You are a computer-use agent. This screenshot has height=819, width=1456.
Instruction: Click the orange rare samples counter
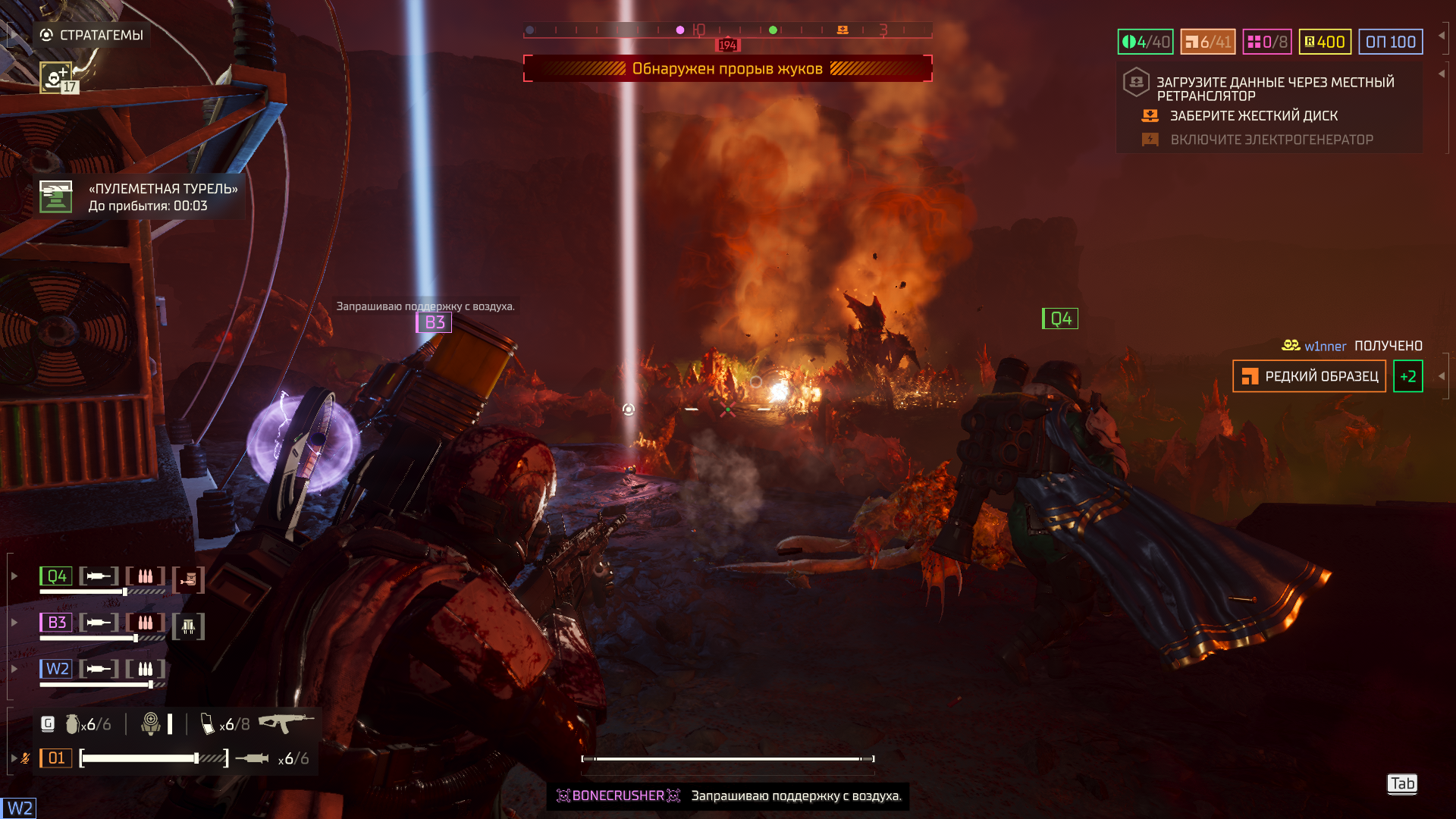[x=1207, y=42]
